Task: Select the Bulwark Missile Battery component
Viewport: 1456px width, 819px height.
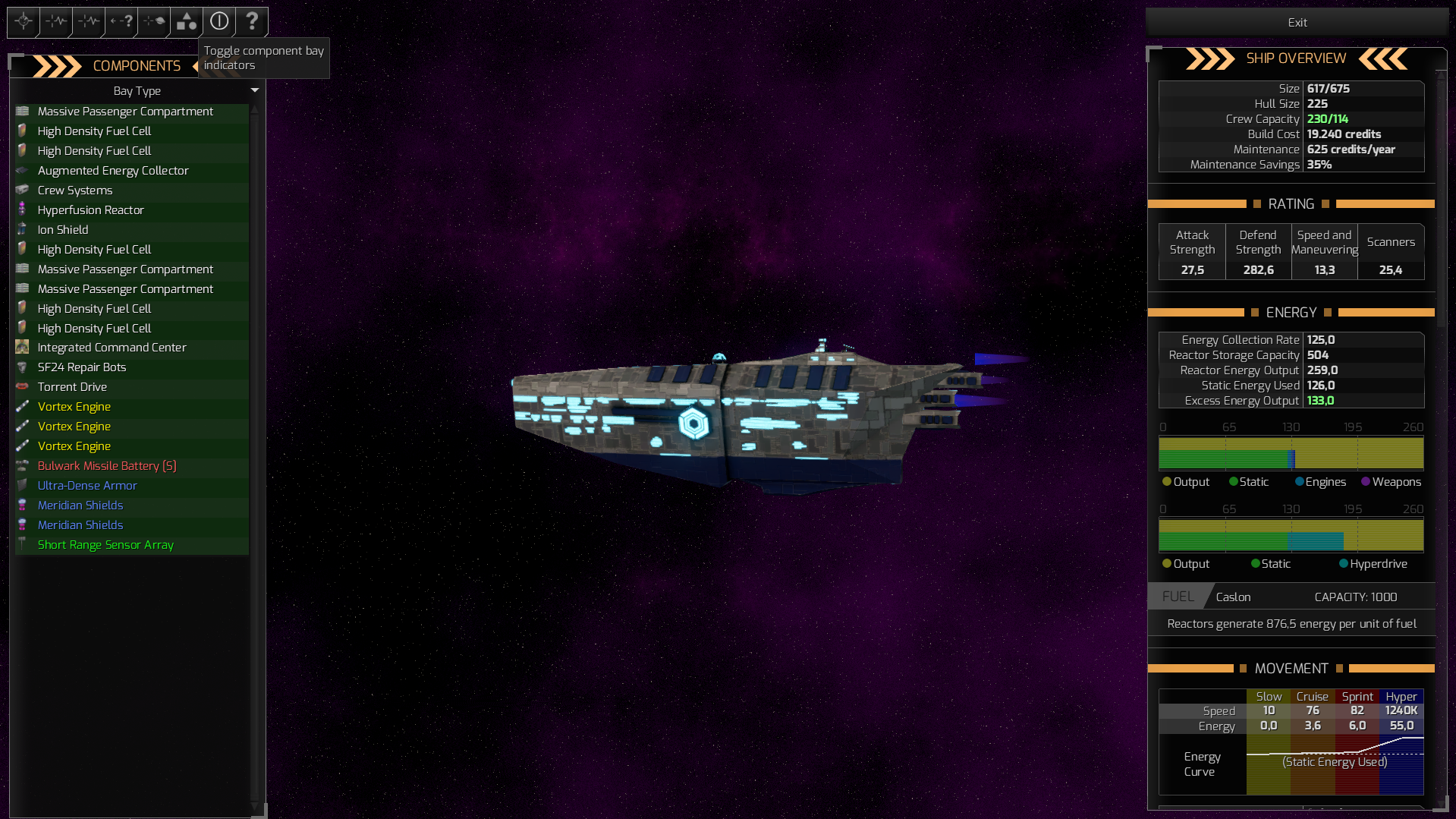Action: (x=106, y=465)
